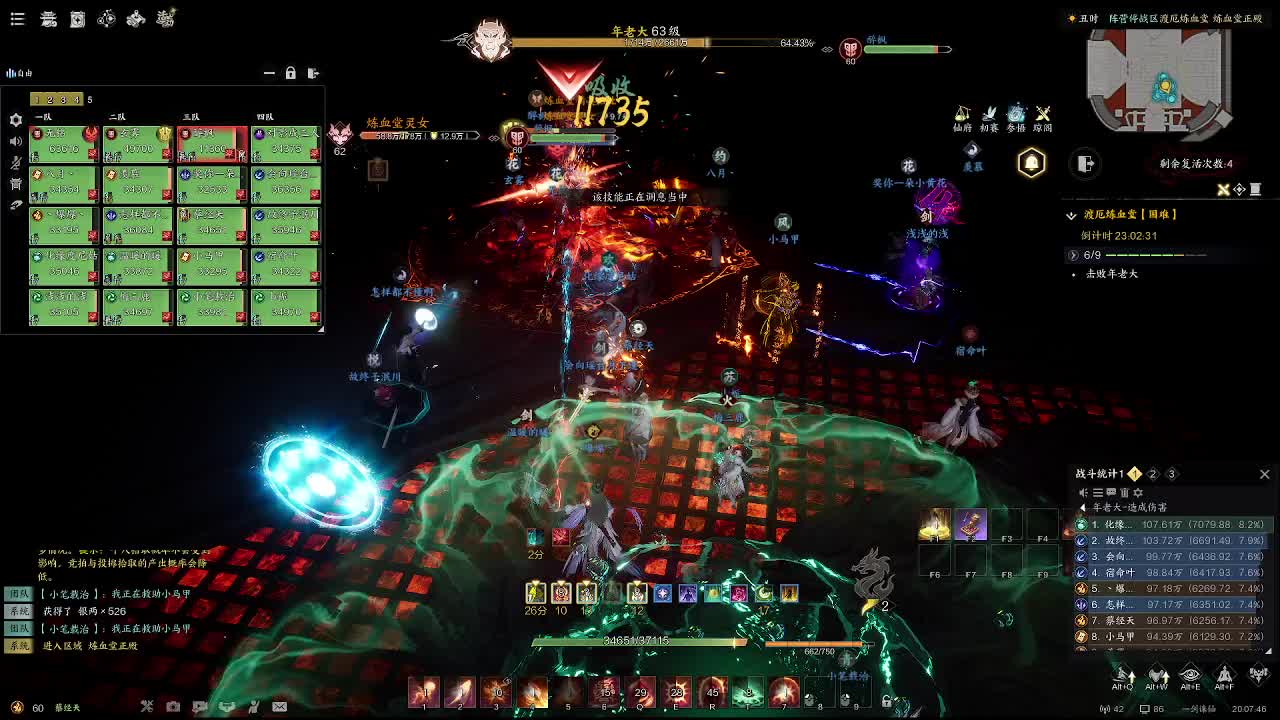The image size is (1280, 720).
Task: Click the golden bell notification button
Action: tap(1031, 163)
